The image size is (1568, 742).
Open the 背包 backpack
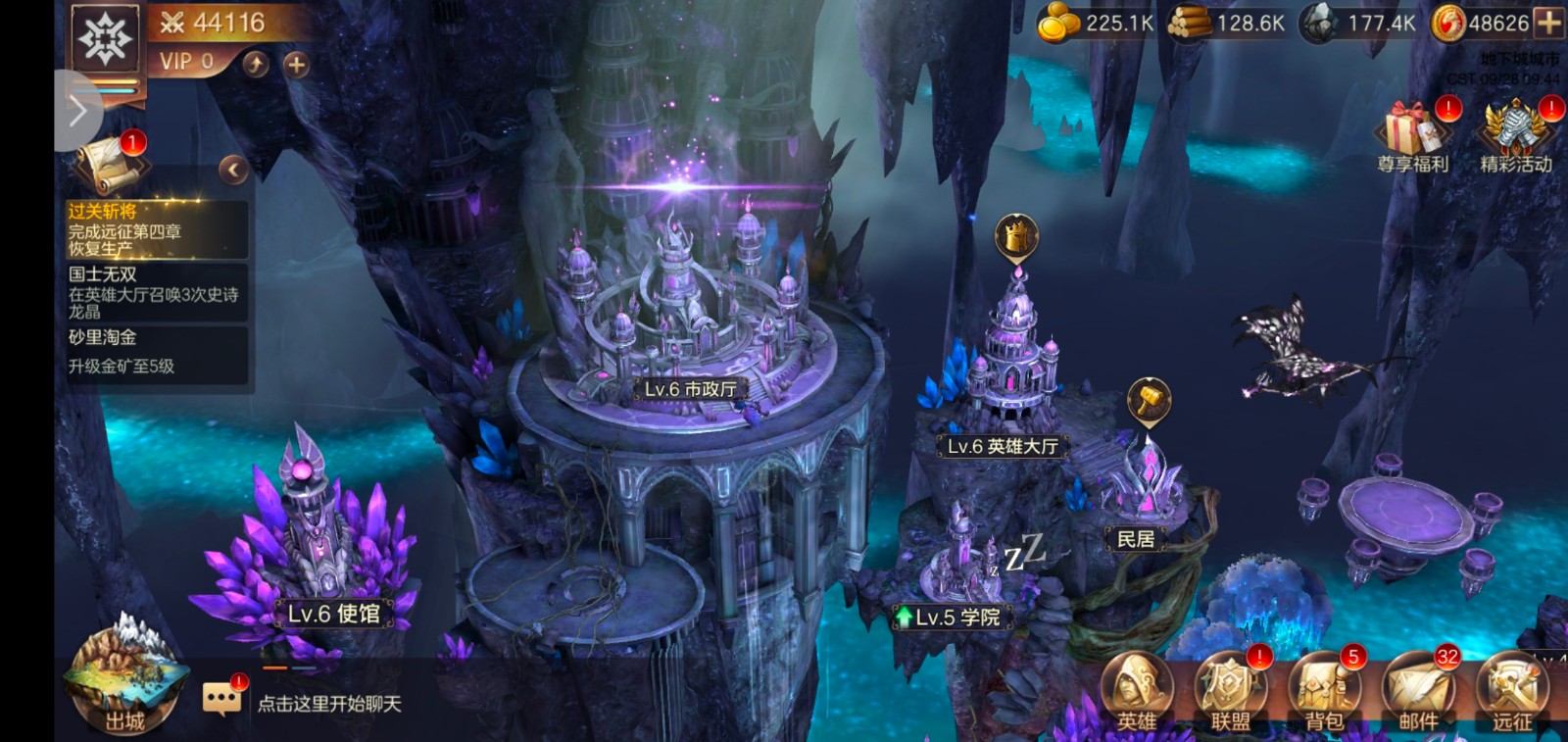point(1324,693)
